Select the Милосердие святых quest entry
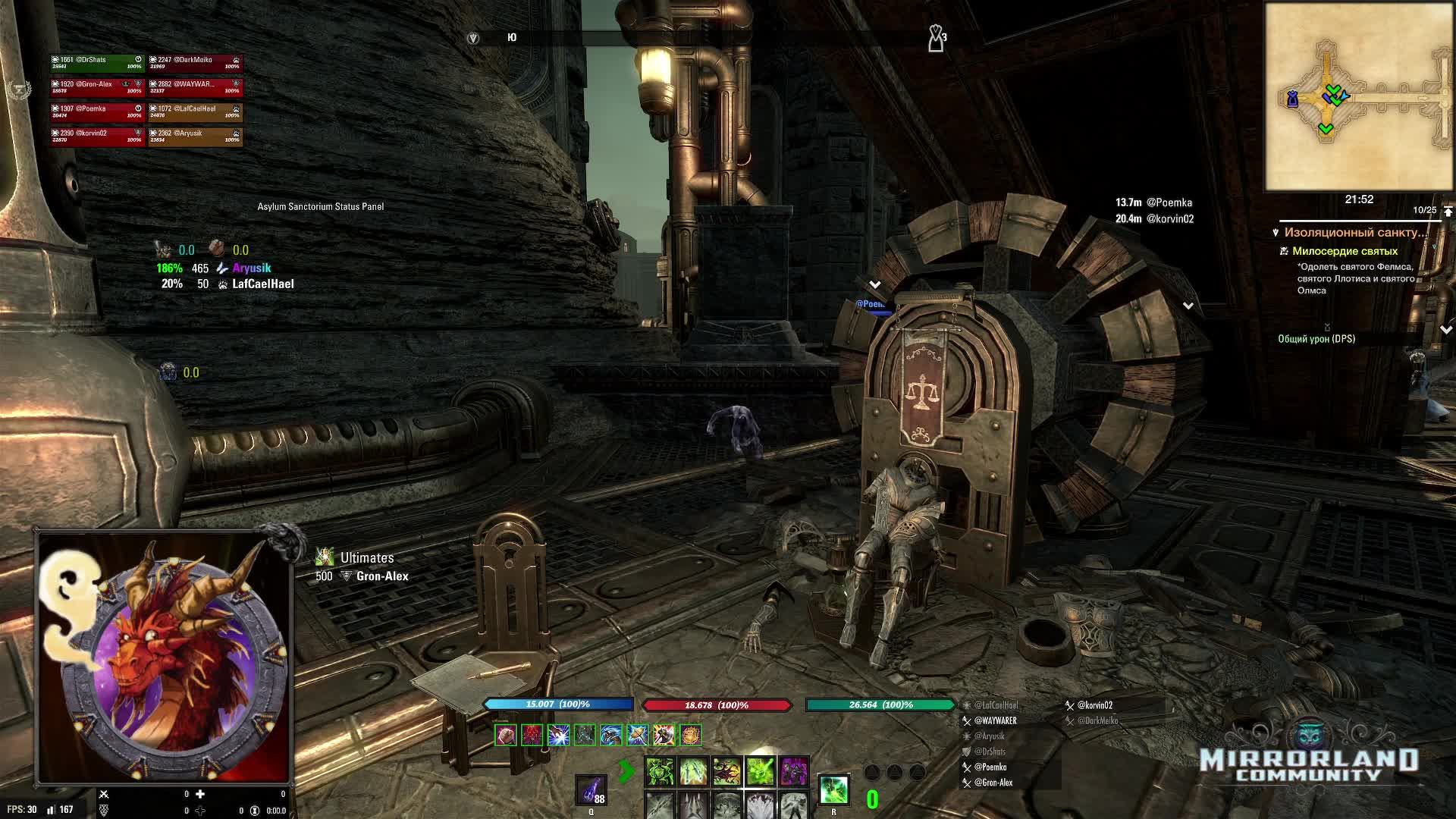 [1345, 251]
